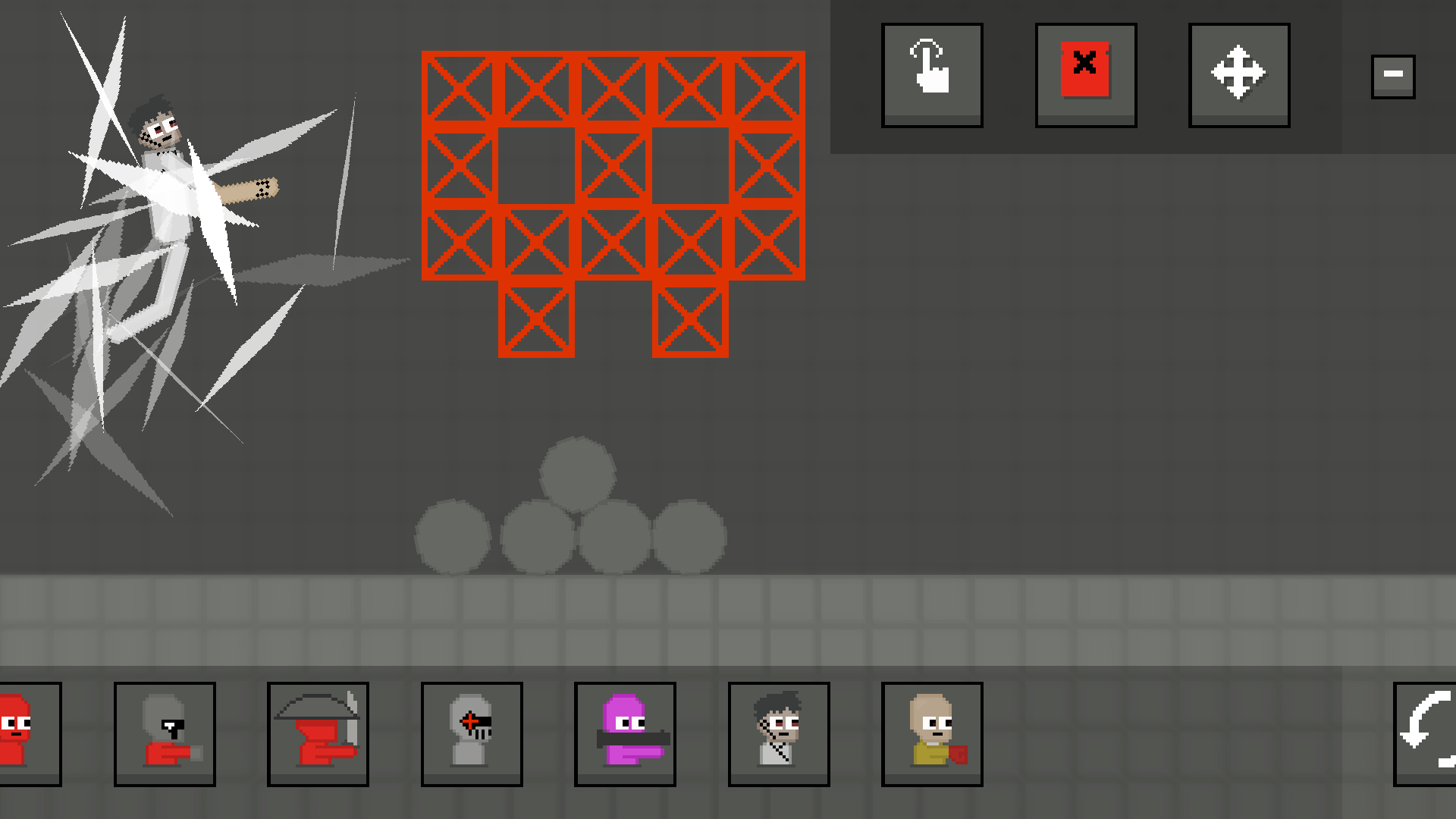
Task: Pick the gray soldier with pistol item
Action: pyautogui.click(x=165, y=733)
